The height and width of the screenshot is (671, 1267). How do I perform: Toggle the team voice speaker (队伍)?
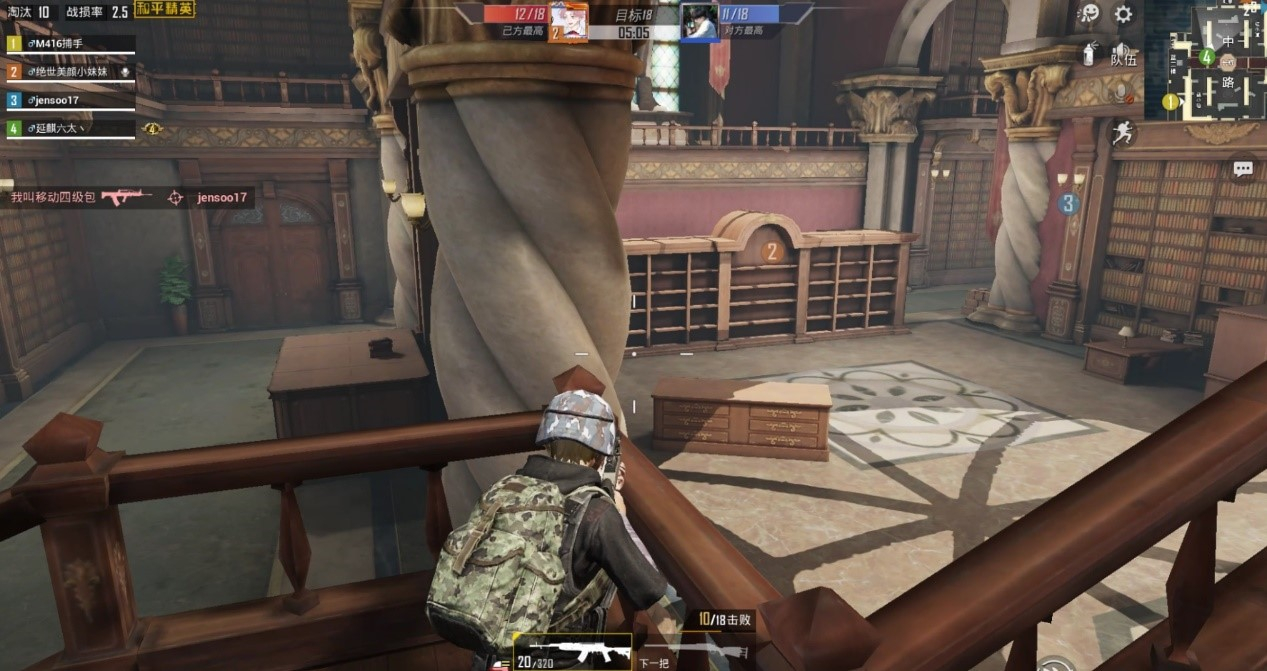(1123, 54)
